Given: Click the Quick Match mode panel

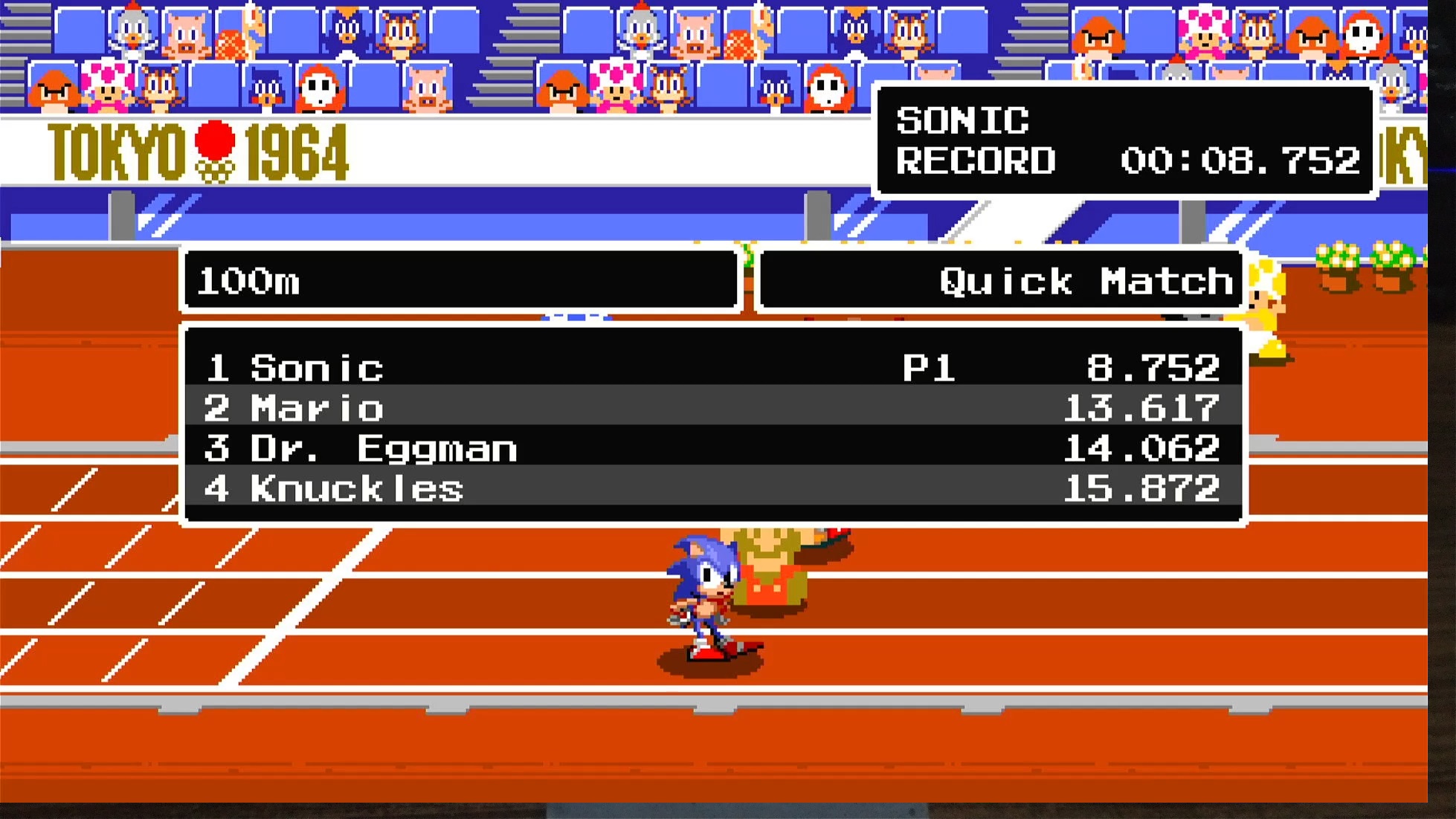Looking at the screenshot, I should click(x=1001, y=280).
